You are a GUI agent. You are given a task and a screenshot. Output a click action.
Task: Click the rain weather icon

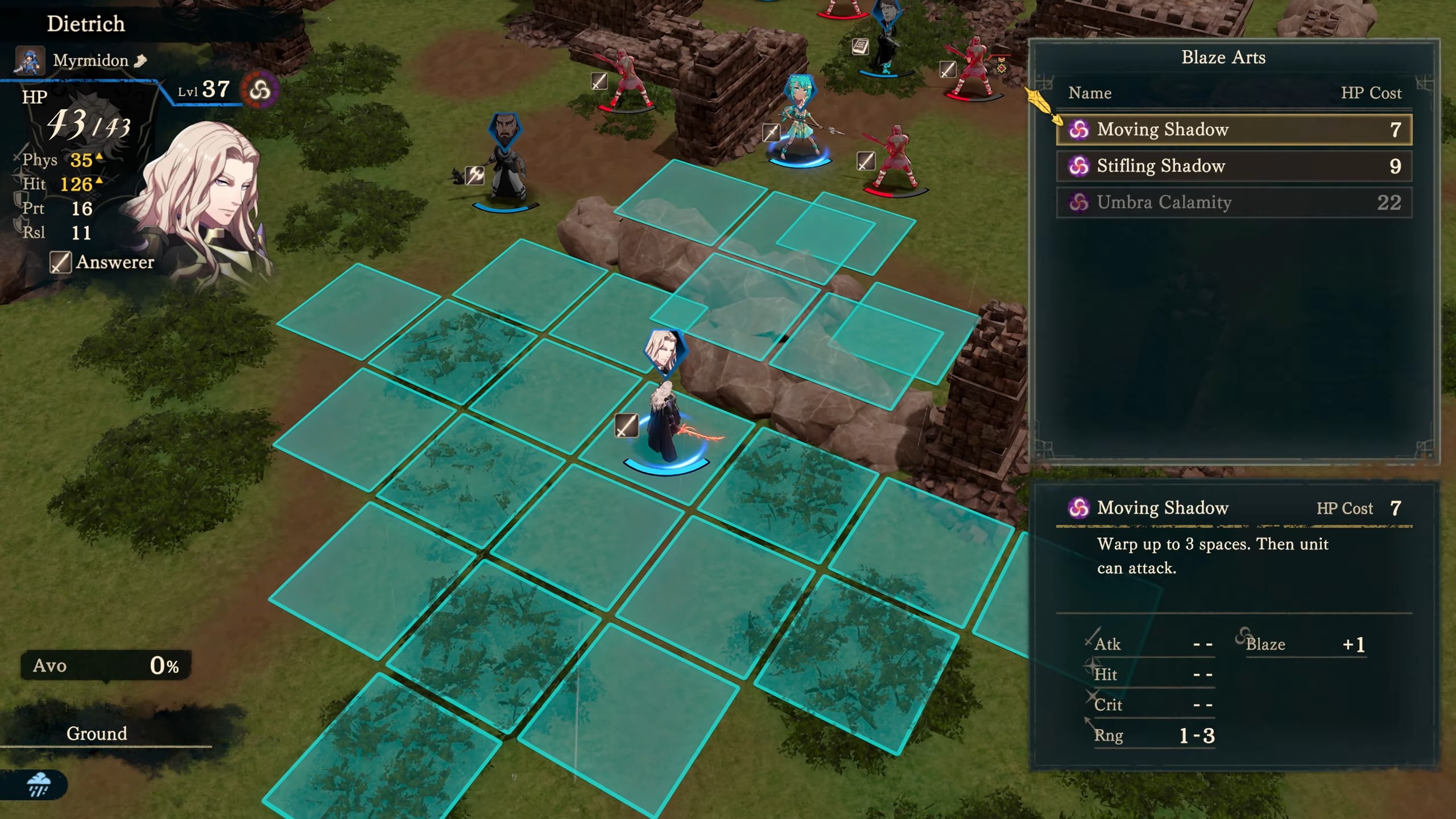(39, 784)
